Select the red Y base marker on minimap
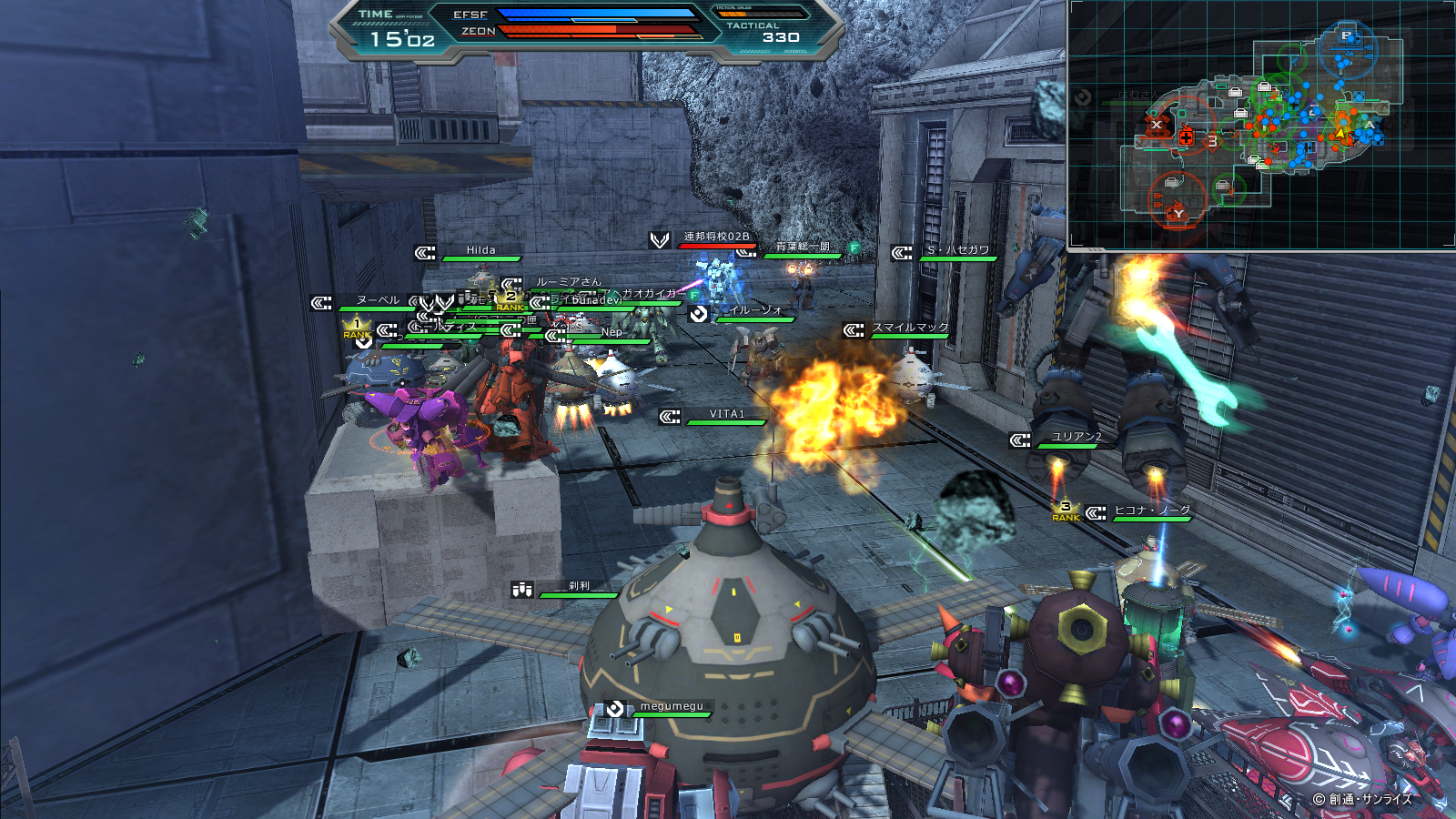This screenshot has width=1456, height=819. pyautogui.click(x=1178, y=213)
